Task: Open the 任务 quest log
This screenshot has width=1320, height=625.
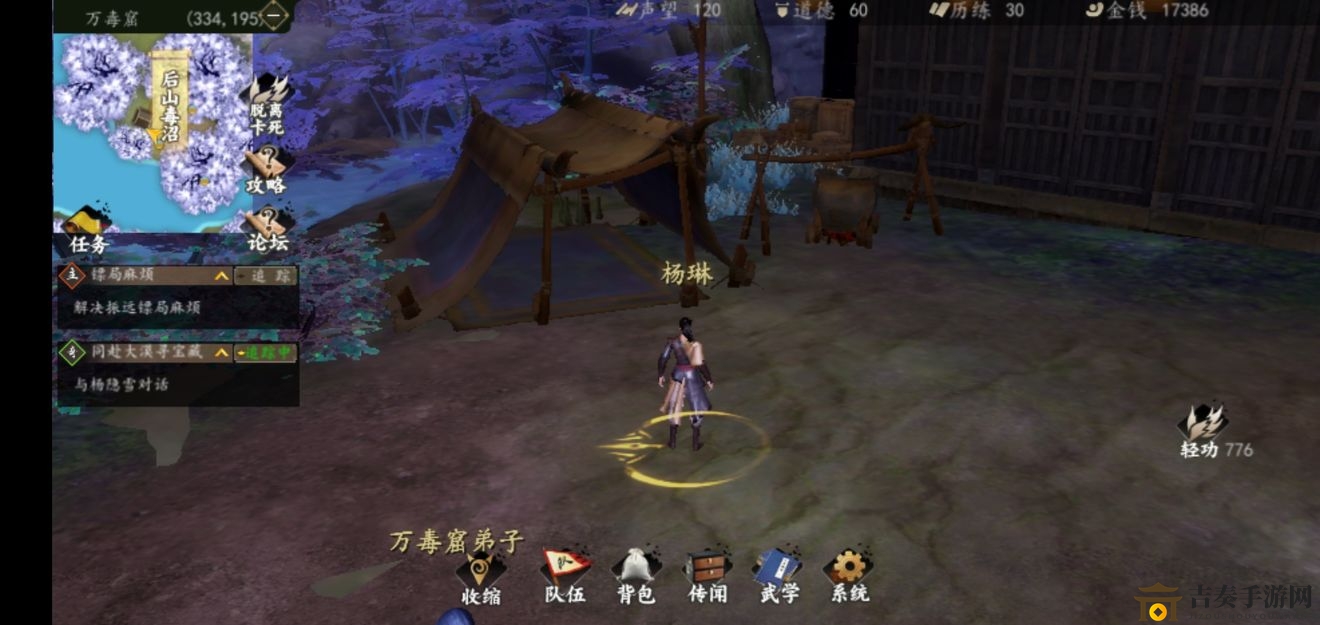Action: pos(88,231)
